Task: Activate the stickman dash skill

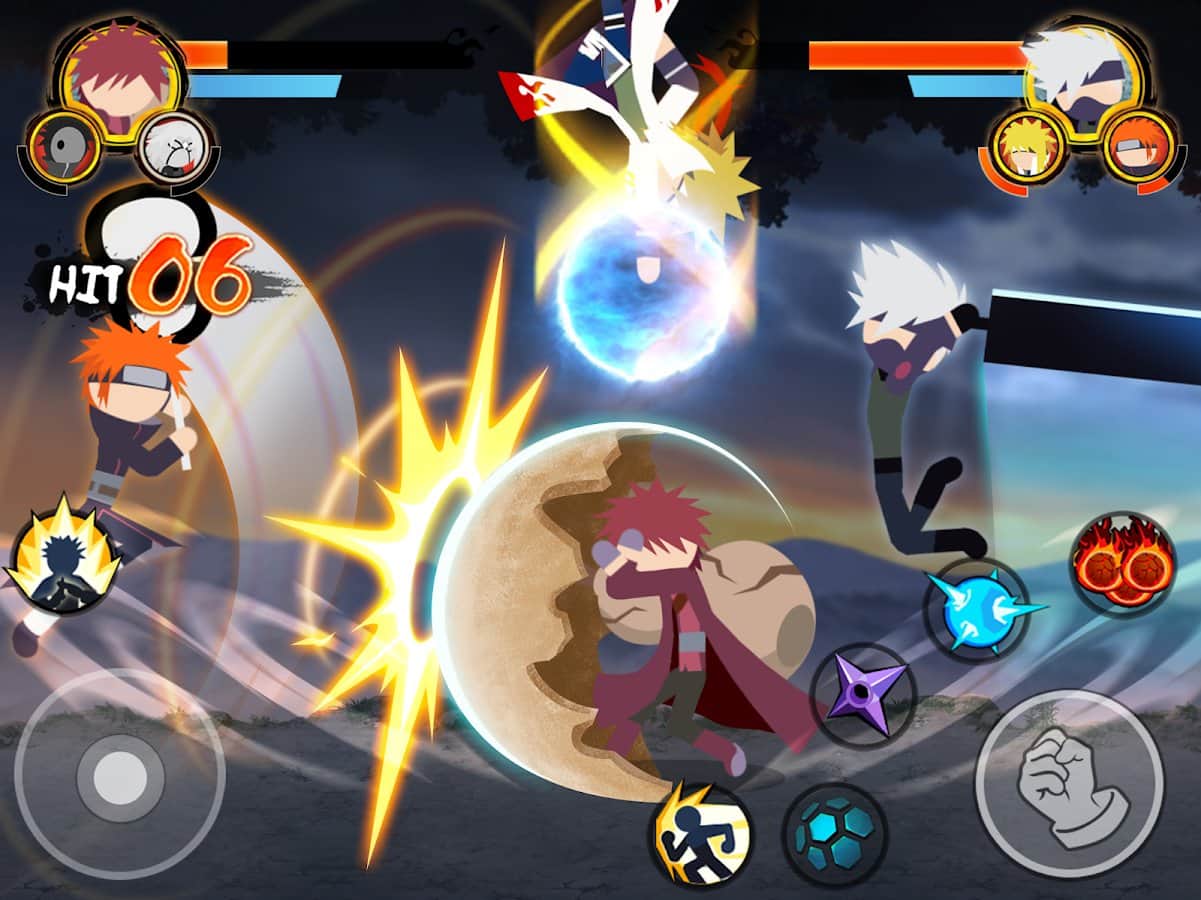Action: (x=700, y=835)
